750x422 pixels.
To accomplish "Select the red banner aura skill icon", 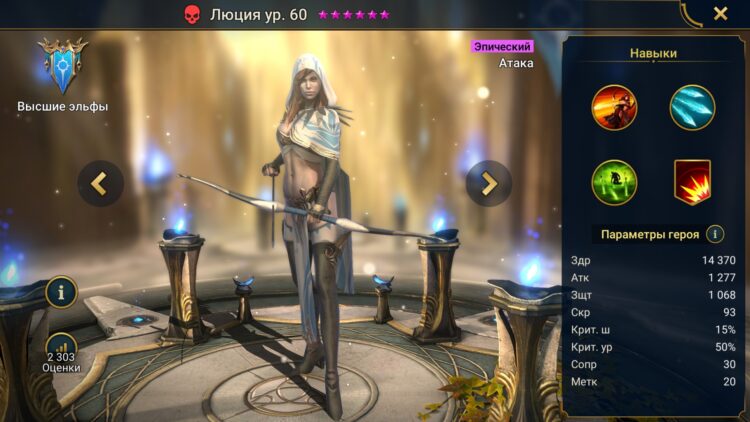I will click(692, 182).
